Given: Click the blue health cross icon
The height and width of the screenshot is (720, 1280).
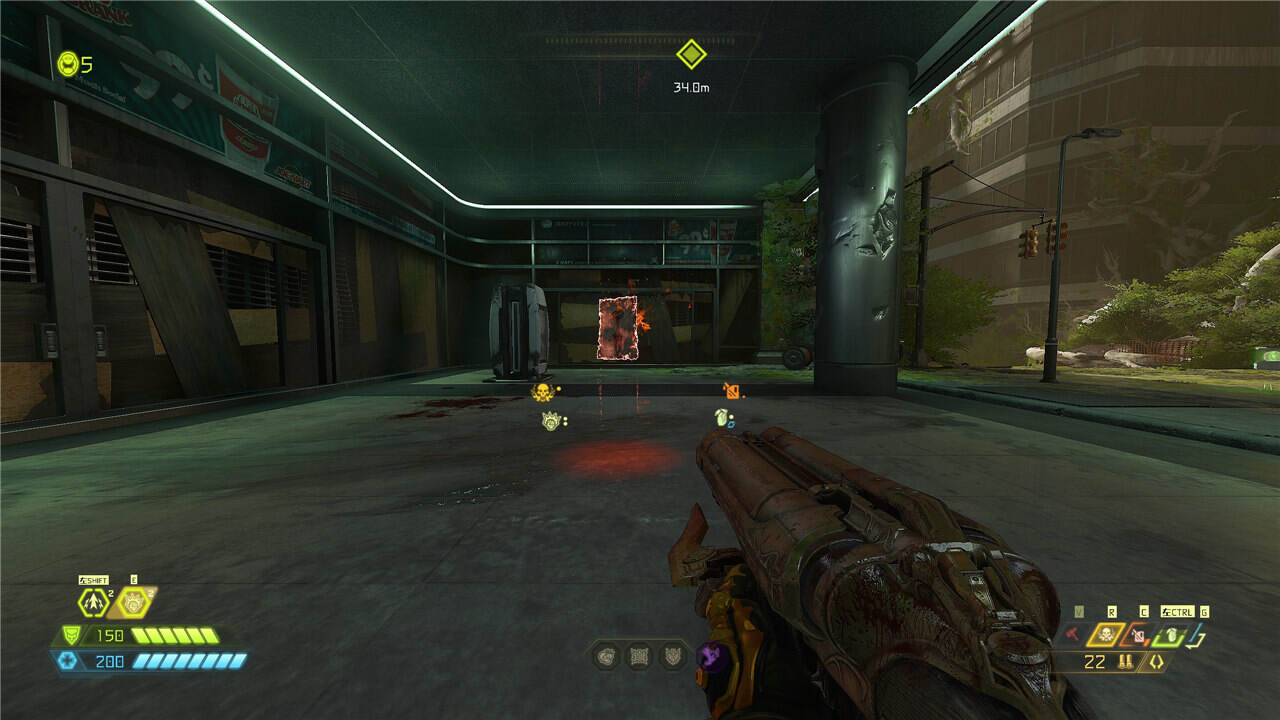Looking at the screenshot, I should tap(67, 661).
